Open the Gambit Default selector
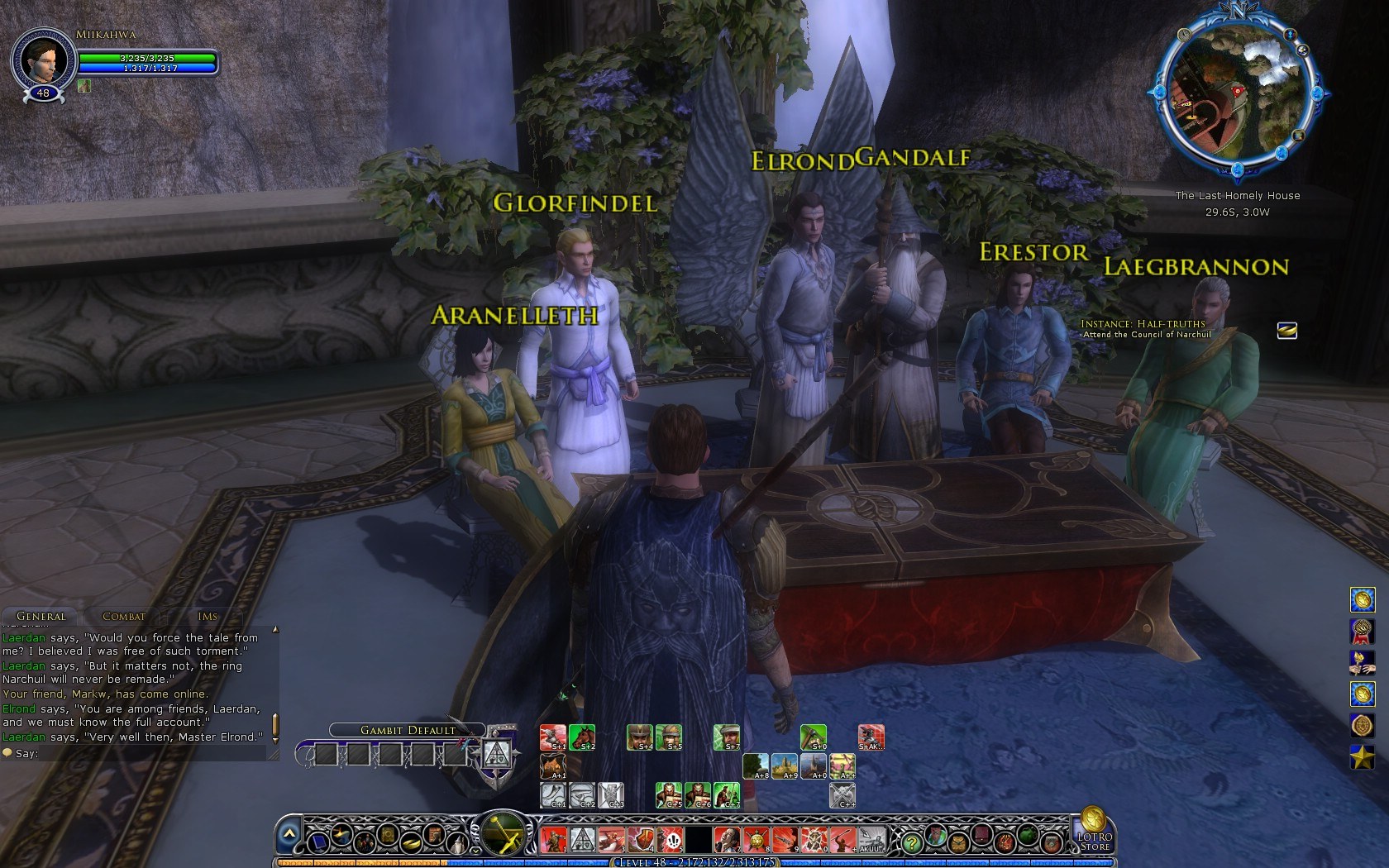 coord(407,730)
